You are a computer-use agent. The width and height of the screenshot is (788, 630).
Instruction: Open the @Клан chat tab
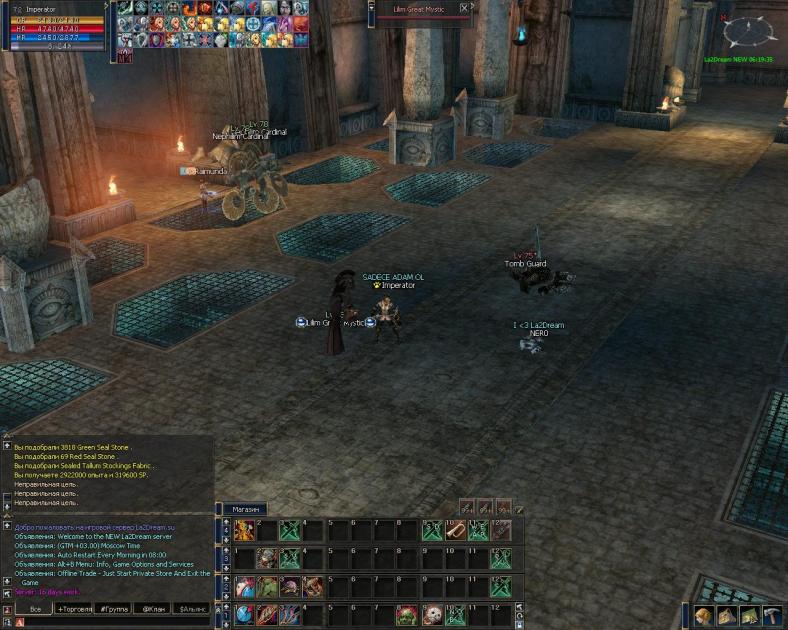coord(153,608)
